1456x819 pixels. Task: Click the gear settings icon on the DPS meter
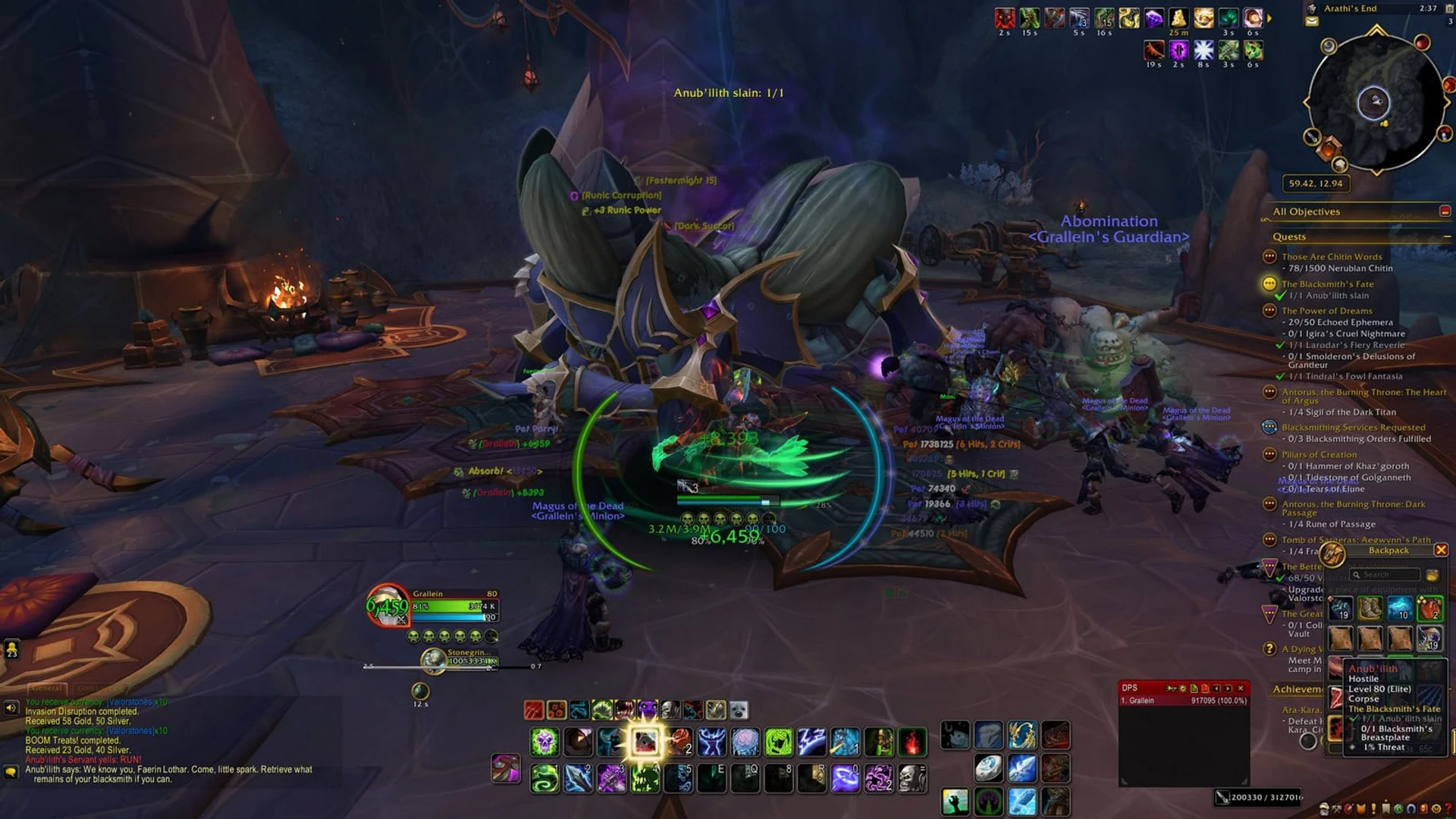1182,689
